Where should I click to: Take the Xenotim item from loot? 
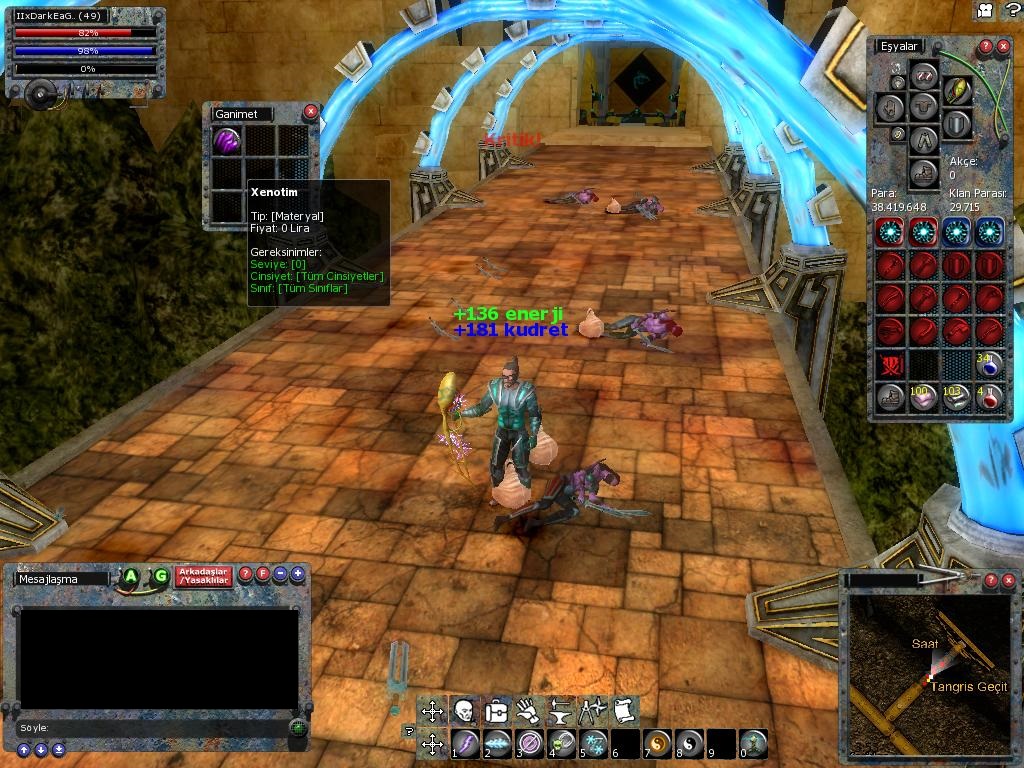[x=227, y=141]
